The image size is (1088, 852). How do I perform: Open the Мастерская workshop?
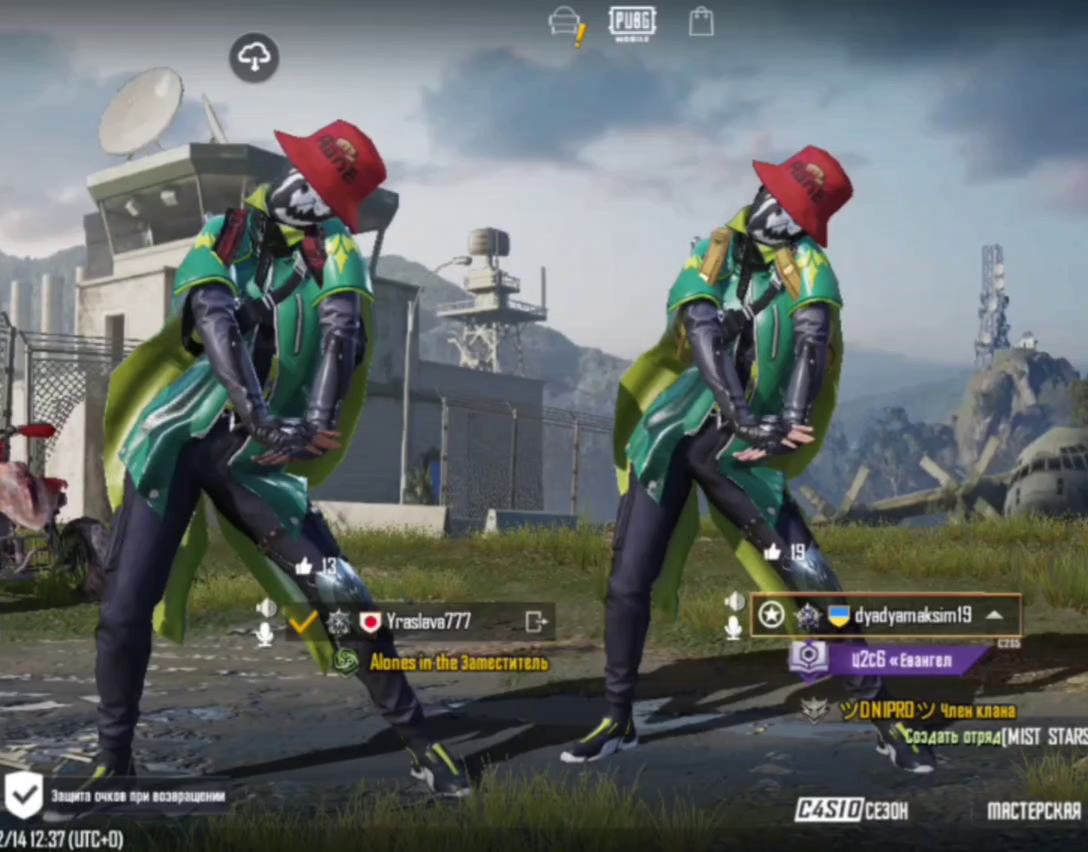click(x=1034, y=810)
